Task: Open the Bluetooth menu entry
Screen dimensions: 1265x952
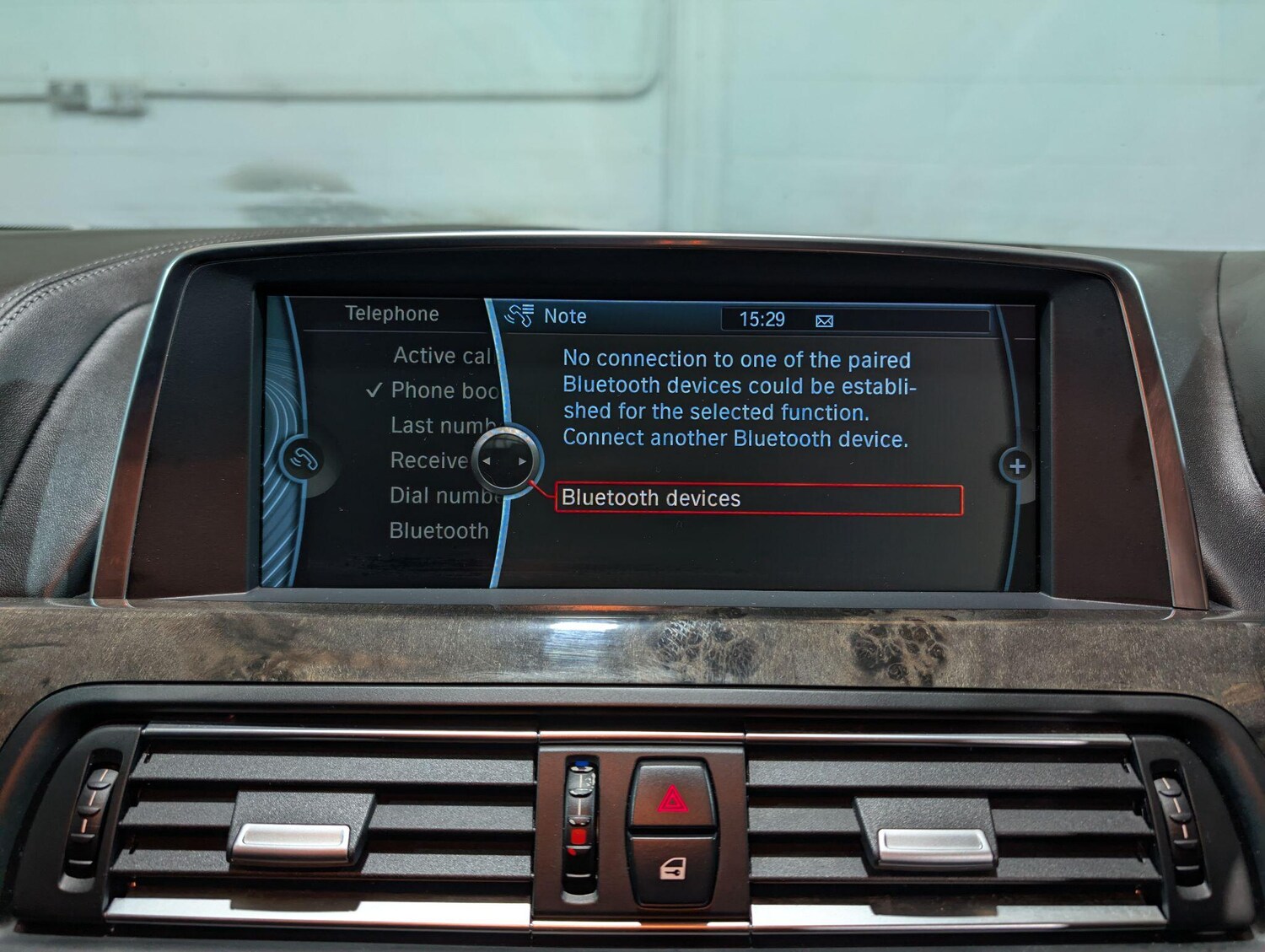Action: [x=437, y=531]
